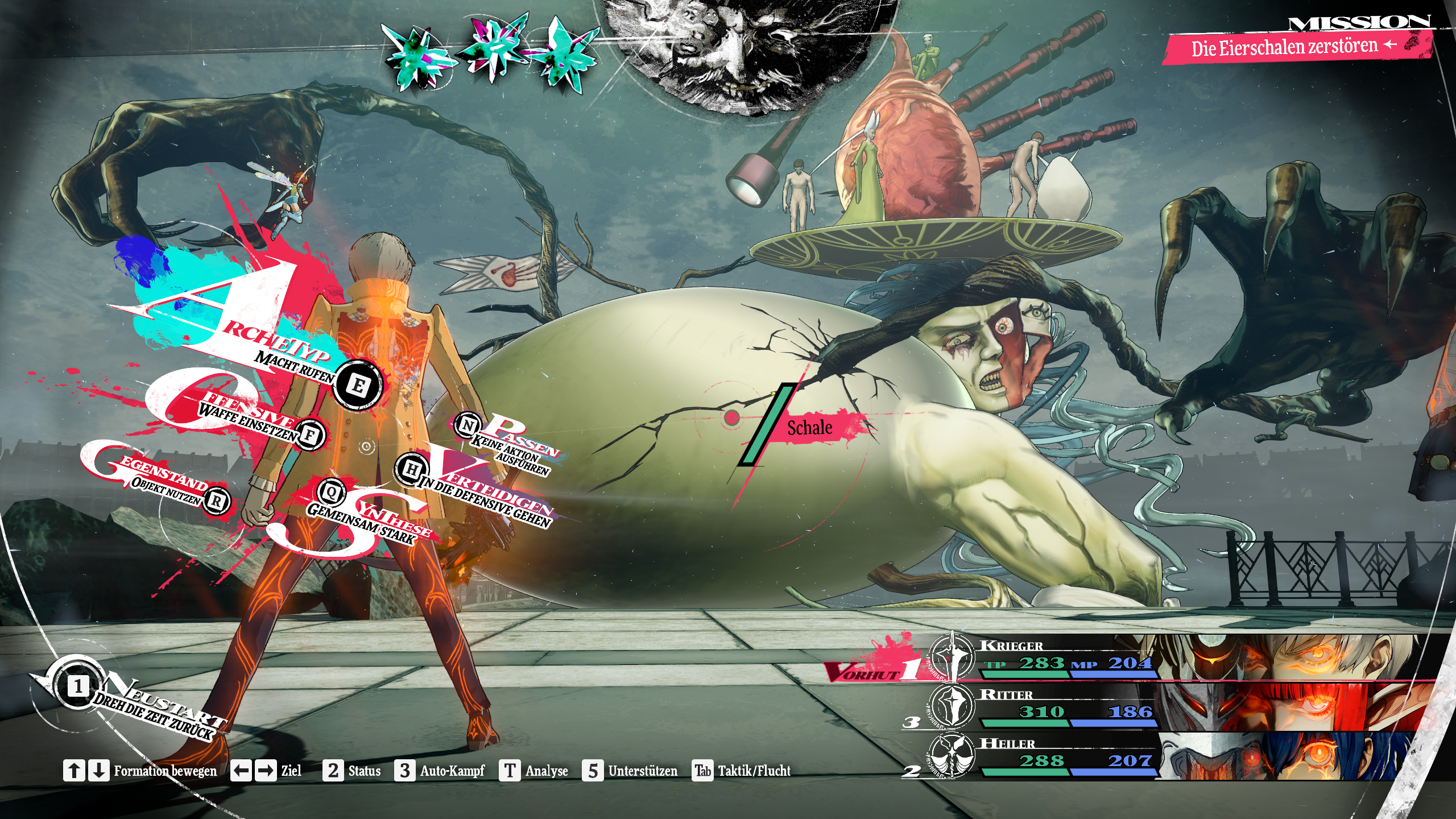Click the Formation bewegen option

tap(140, 771)
